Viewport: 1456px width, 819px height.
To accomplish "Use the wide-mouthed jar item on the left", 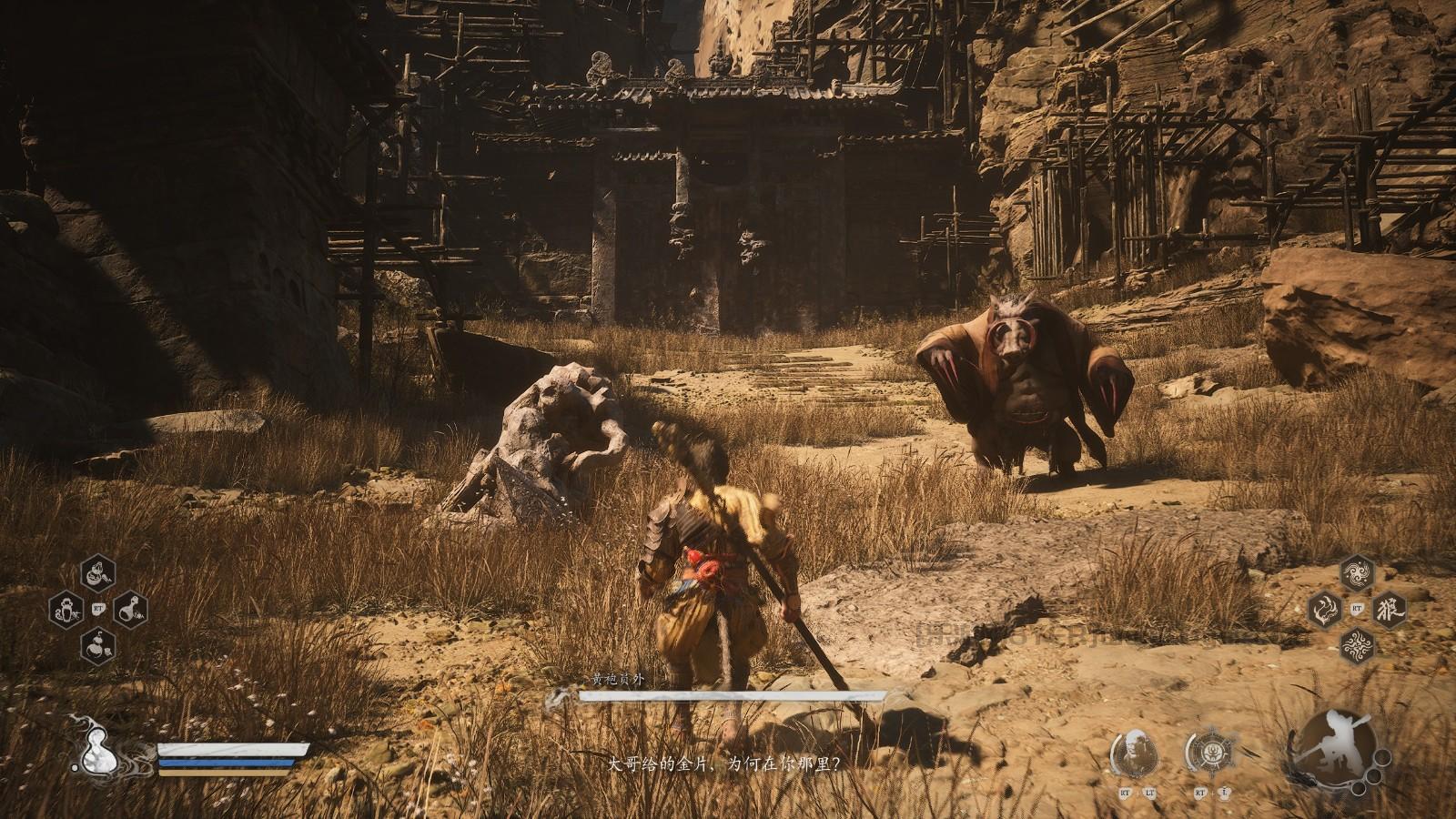I will point(66,608).
